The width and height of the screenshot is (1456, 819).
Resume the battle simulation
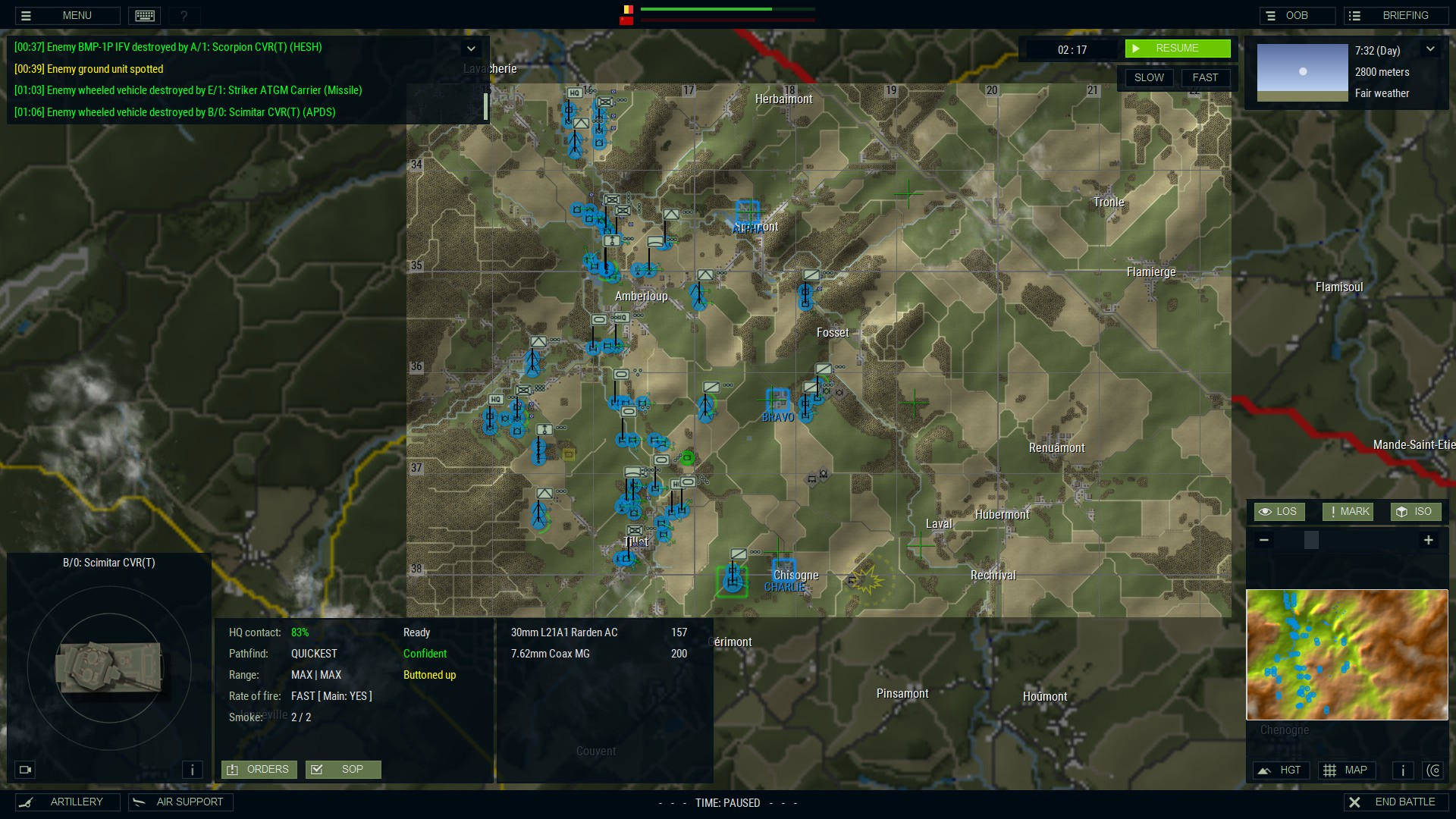1177,49
